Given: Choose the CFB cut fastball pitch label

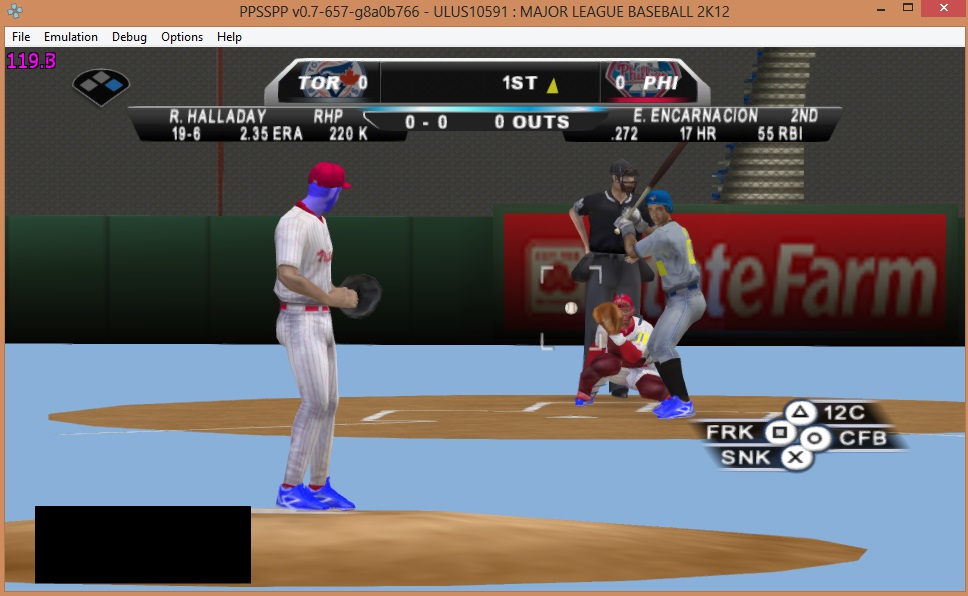Looking at the screenshot, I should click(863, 438).
